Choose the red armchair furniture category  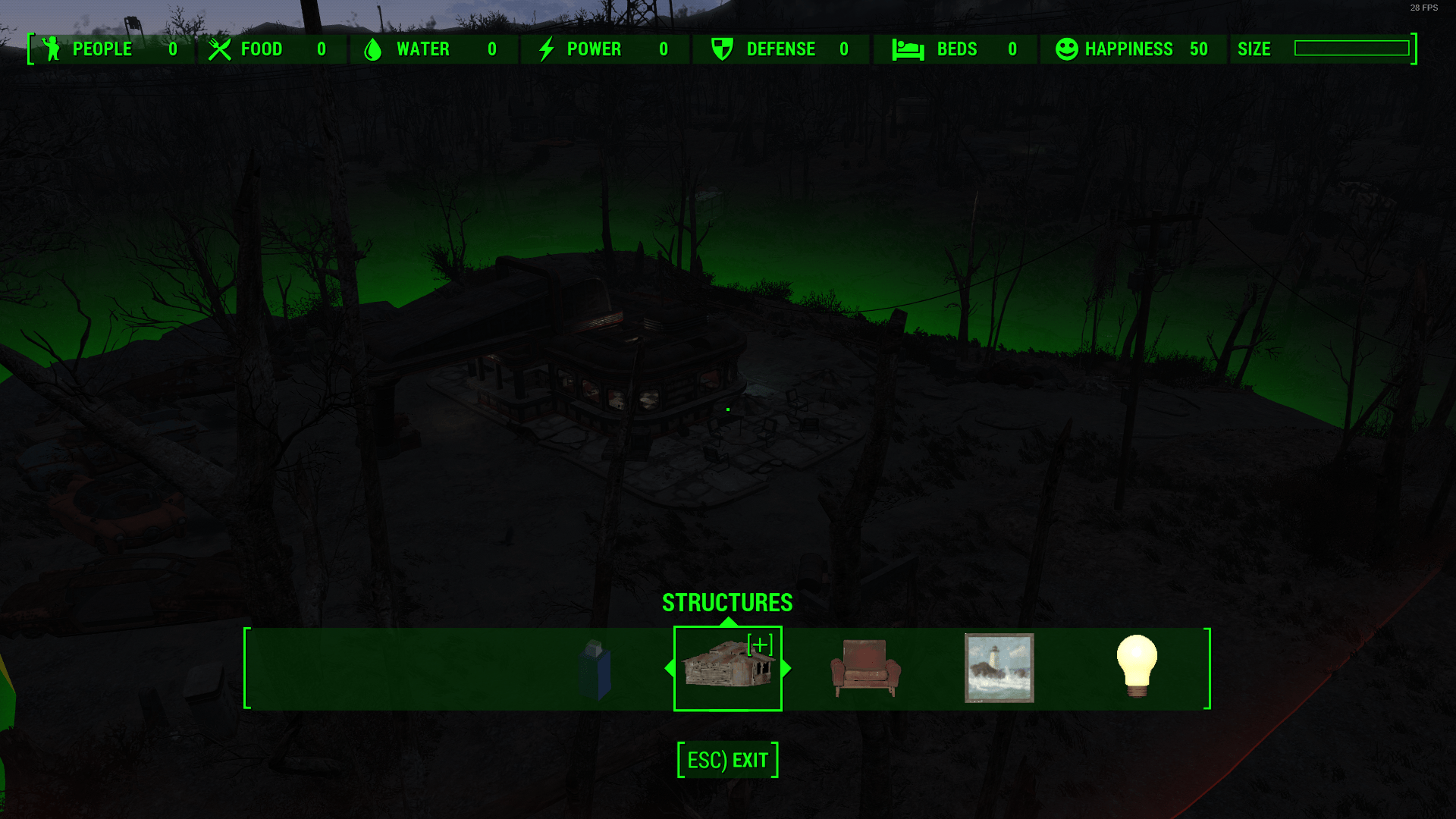pos(865,668)
